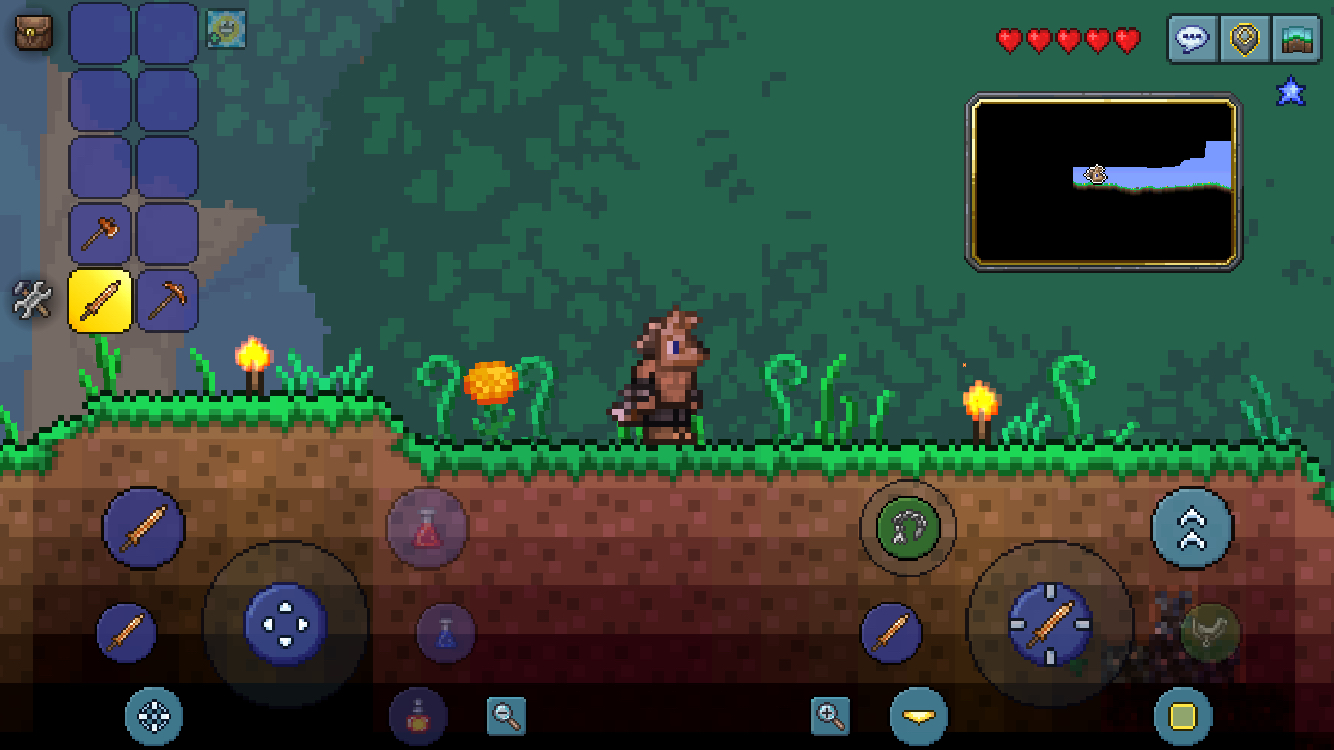Viewport: 1334px width, 750px height.
Task: Use the red healing potion button
Action: pyautogui.click(x=427, y=528)
